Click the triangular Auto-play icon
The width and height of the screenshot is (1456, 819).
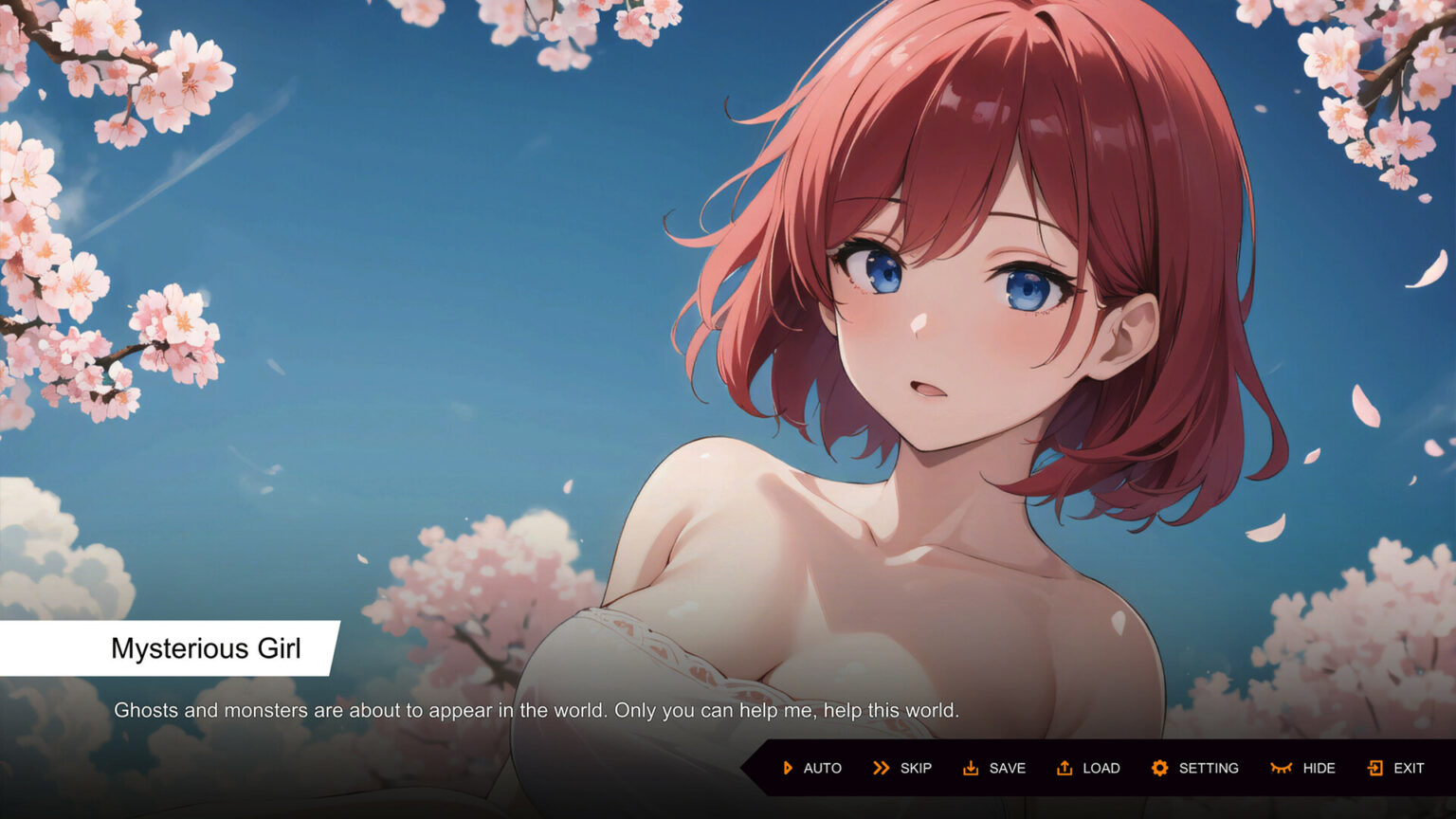pos(787,768)
